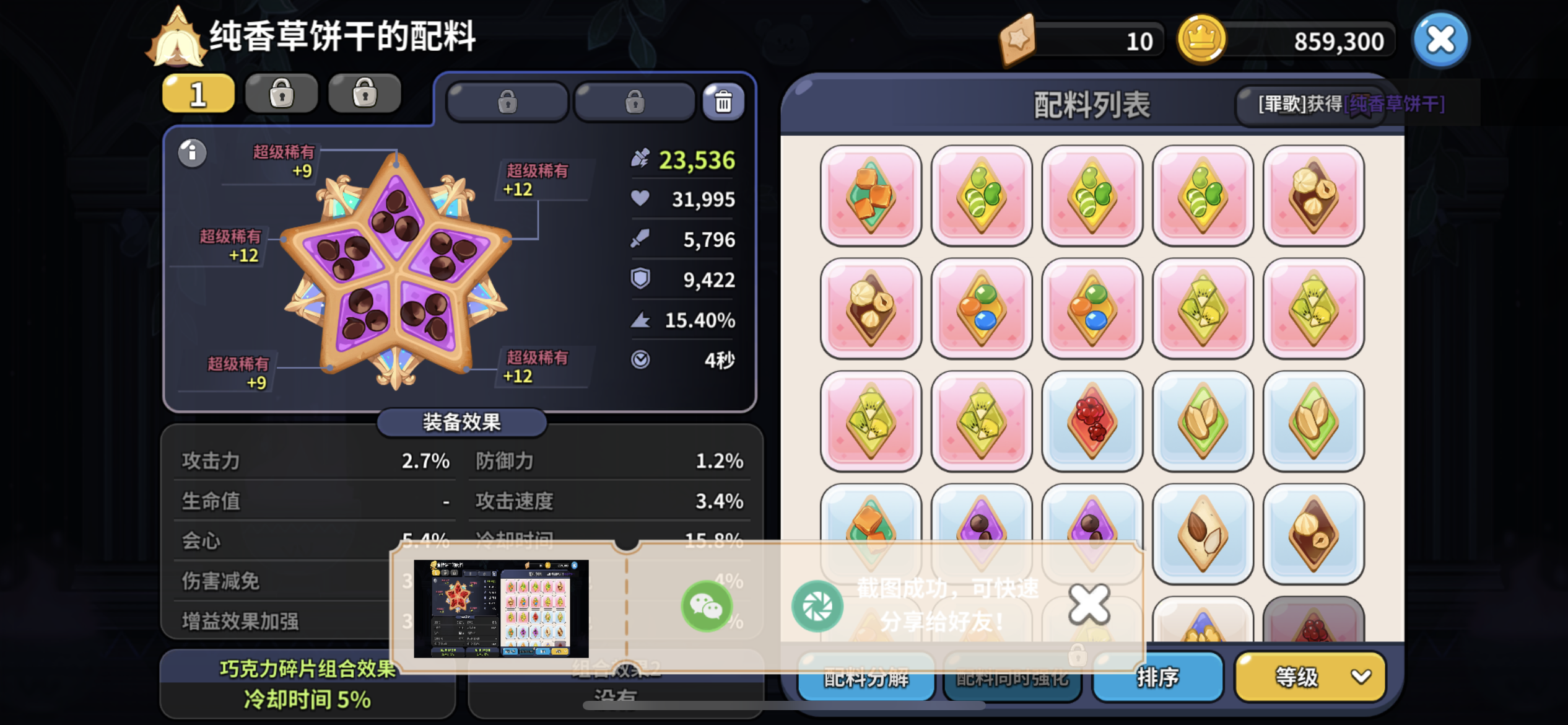The image size is (1568, 725).
Task: Click the green screenshot share icon
Action: click(817, 606)
